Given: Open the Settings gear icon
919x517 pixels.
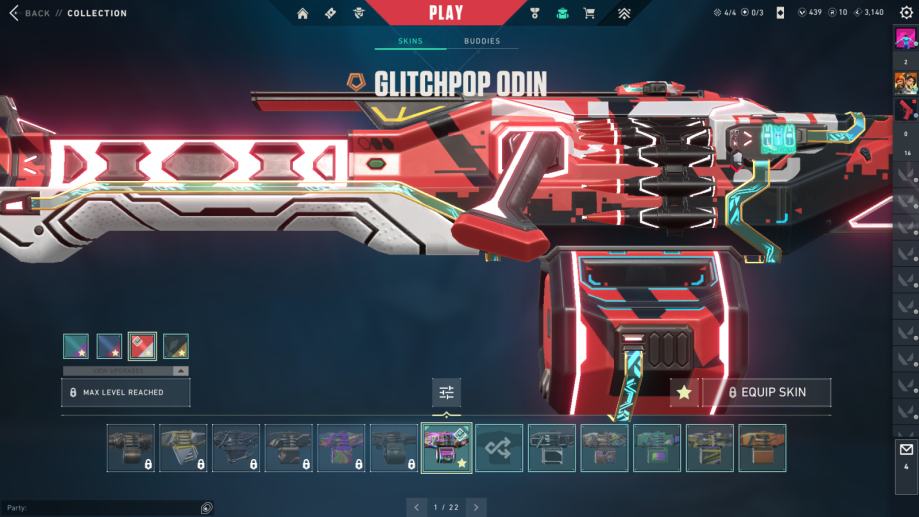Looking at the screenshot, I should coord(906,13).
